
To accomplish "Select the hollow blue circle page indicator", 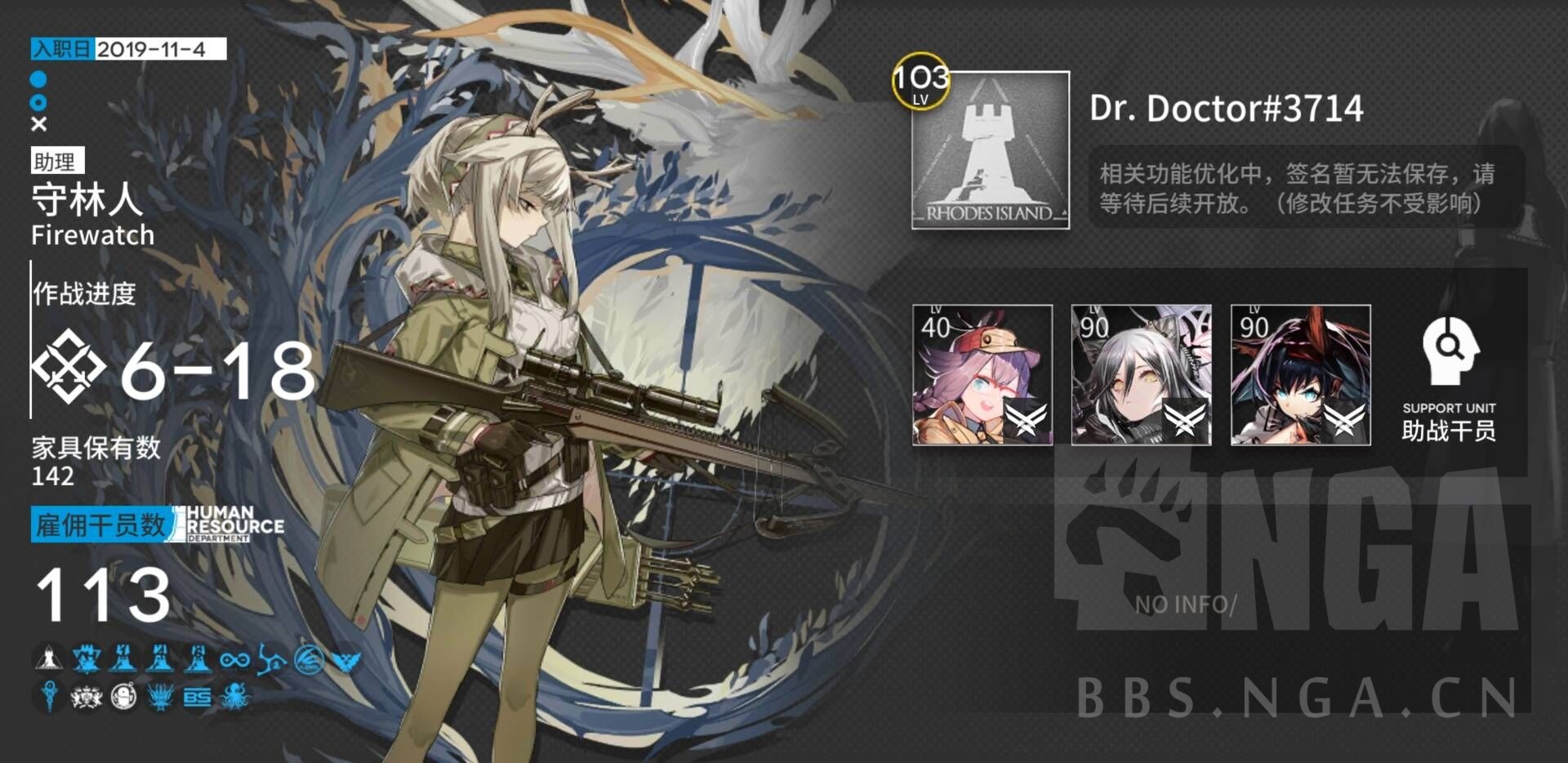I will 39,103.
